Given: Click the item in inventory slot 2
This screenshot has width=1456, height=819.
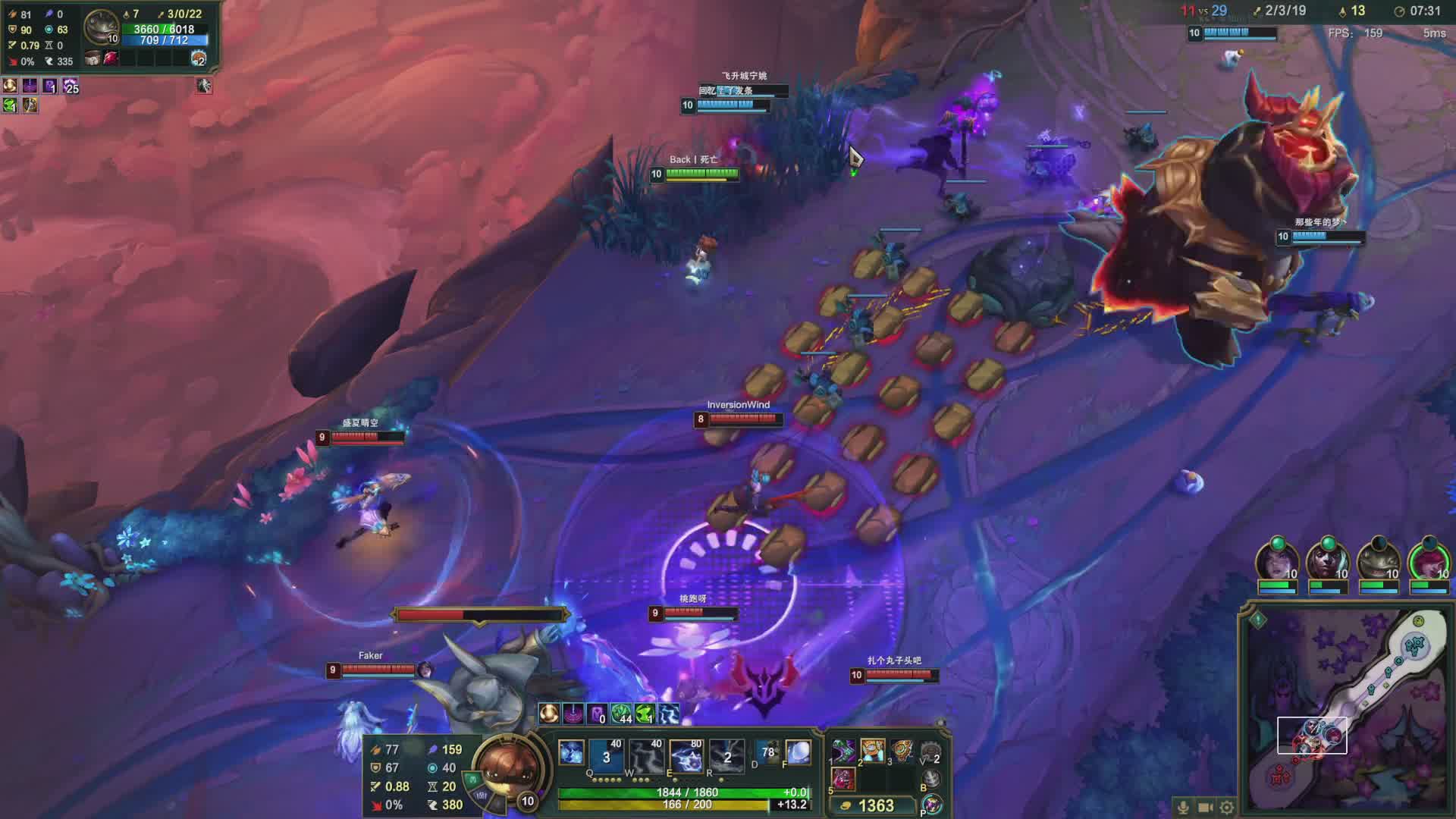Looking at the screenshot, I should 872,752.
